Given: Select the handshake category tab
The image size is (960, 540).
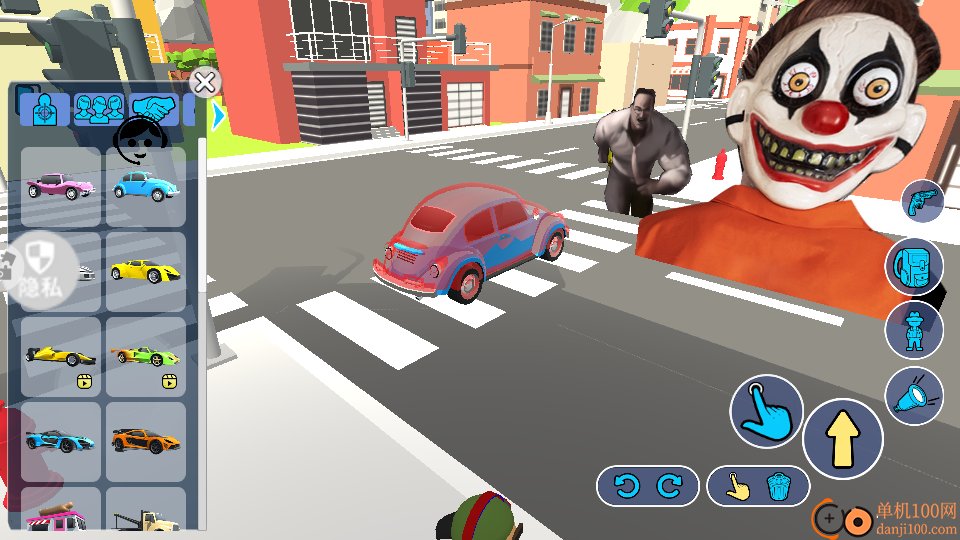Looking at the screenshot, I should point(154,108).
